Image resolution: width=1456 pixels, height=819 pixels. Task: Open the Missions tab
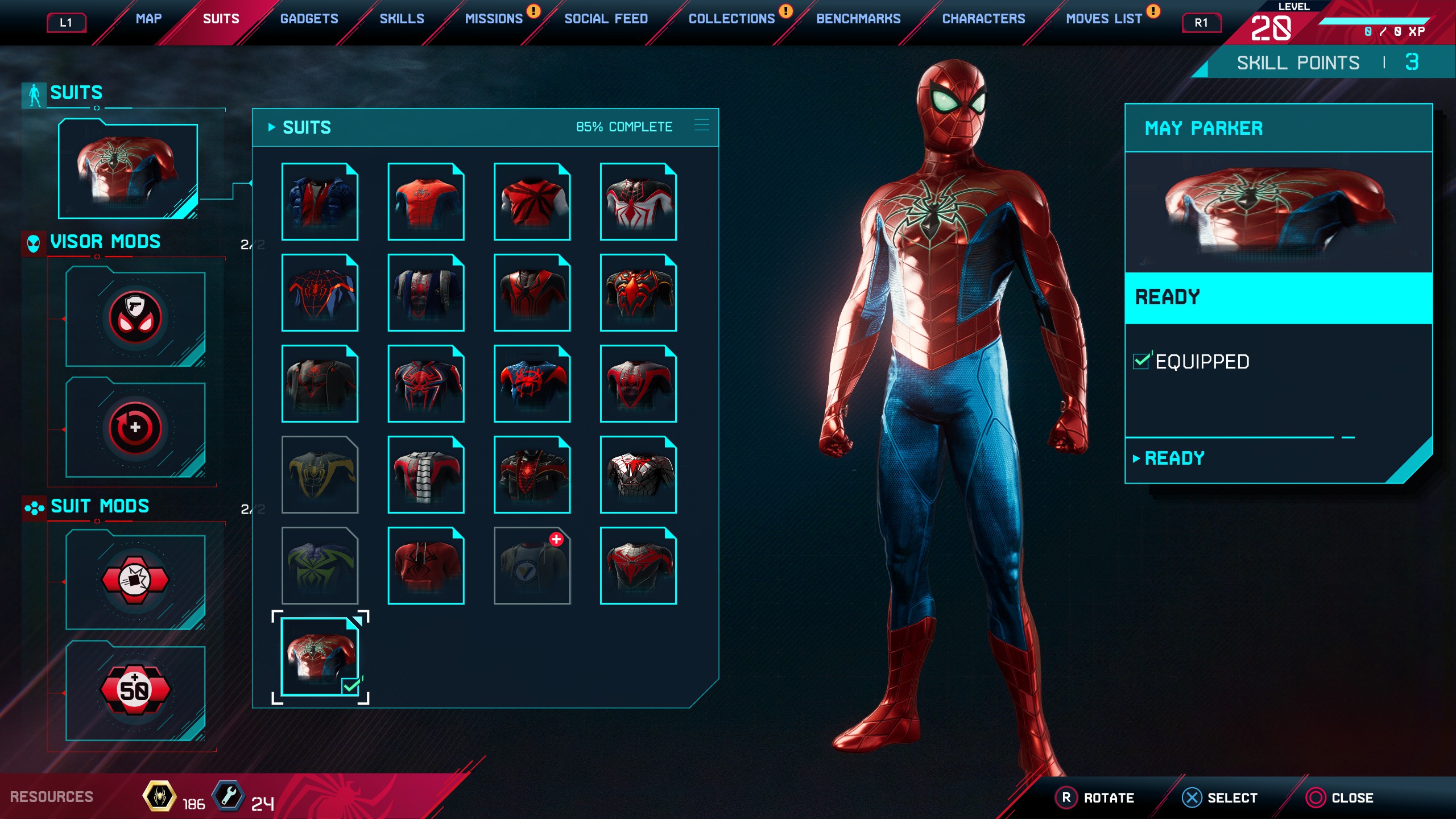[494, 19]
